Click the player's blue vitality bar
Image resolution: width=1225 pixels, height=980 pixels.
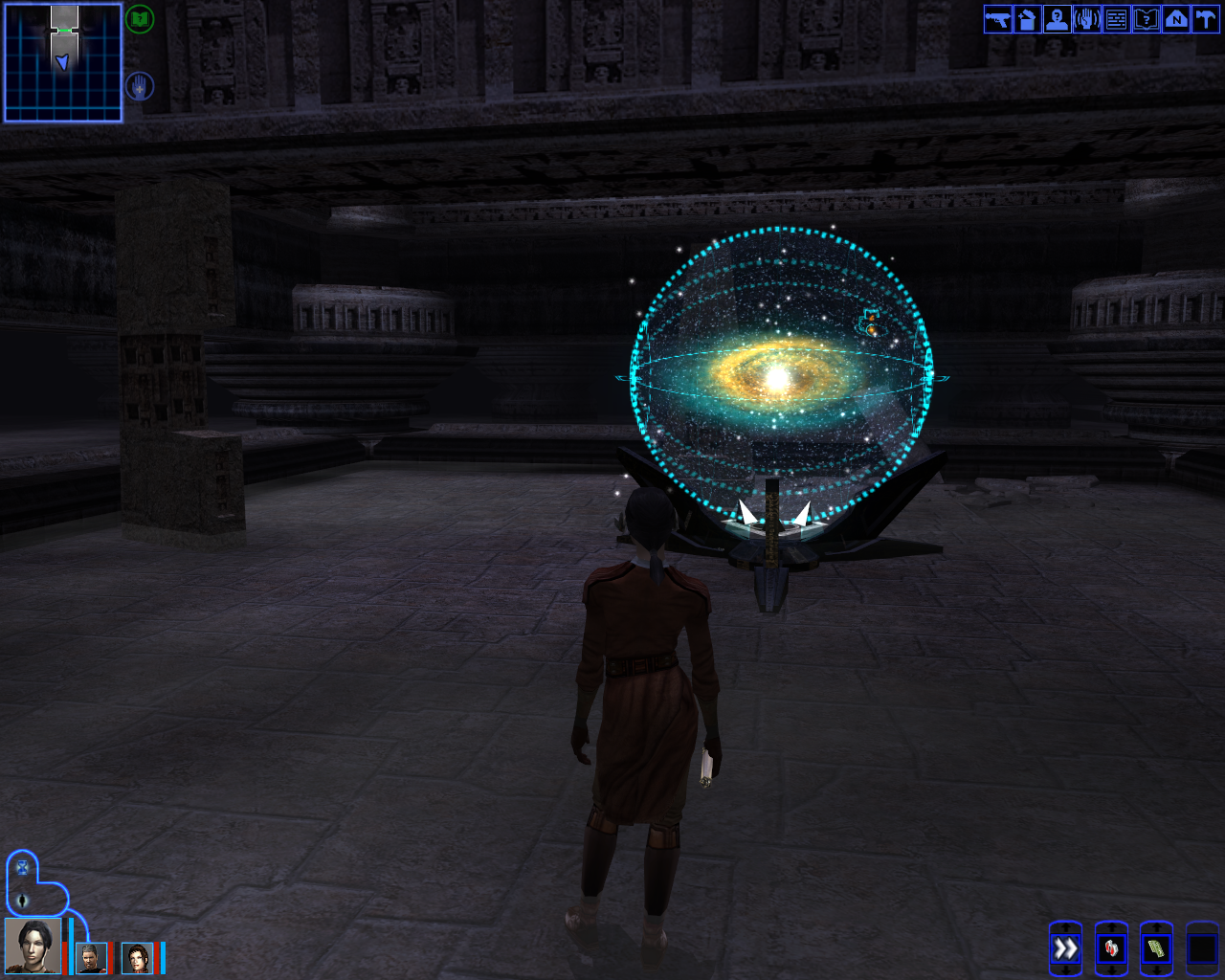pyautogui.click(x=71, y=947)
